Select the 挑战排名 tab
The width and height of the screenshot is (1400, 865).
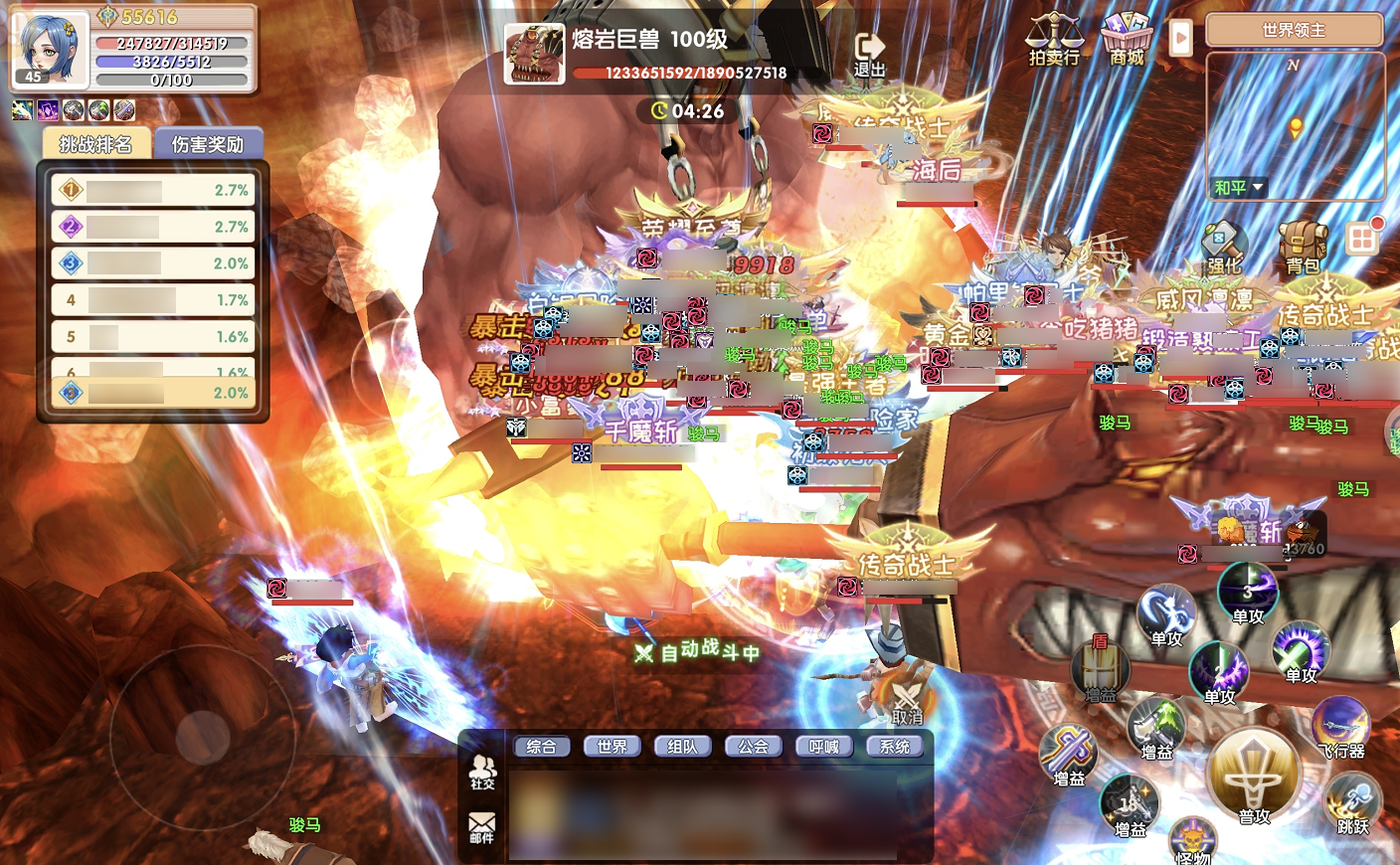point(95,144)
